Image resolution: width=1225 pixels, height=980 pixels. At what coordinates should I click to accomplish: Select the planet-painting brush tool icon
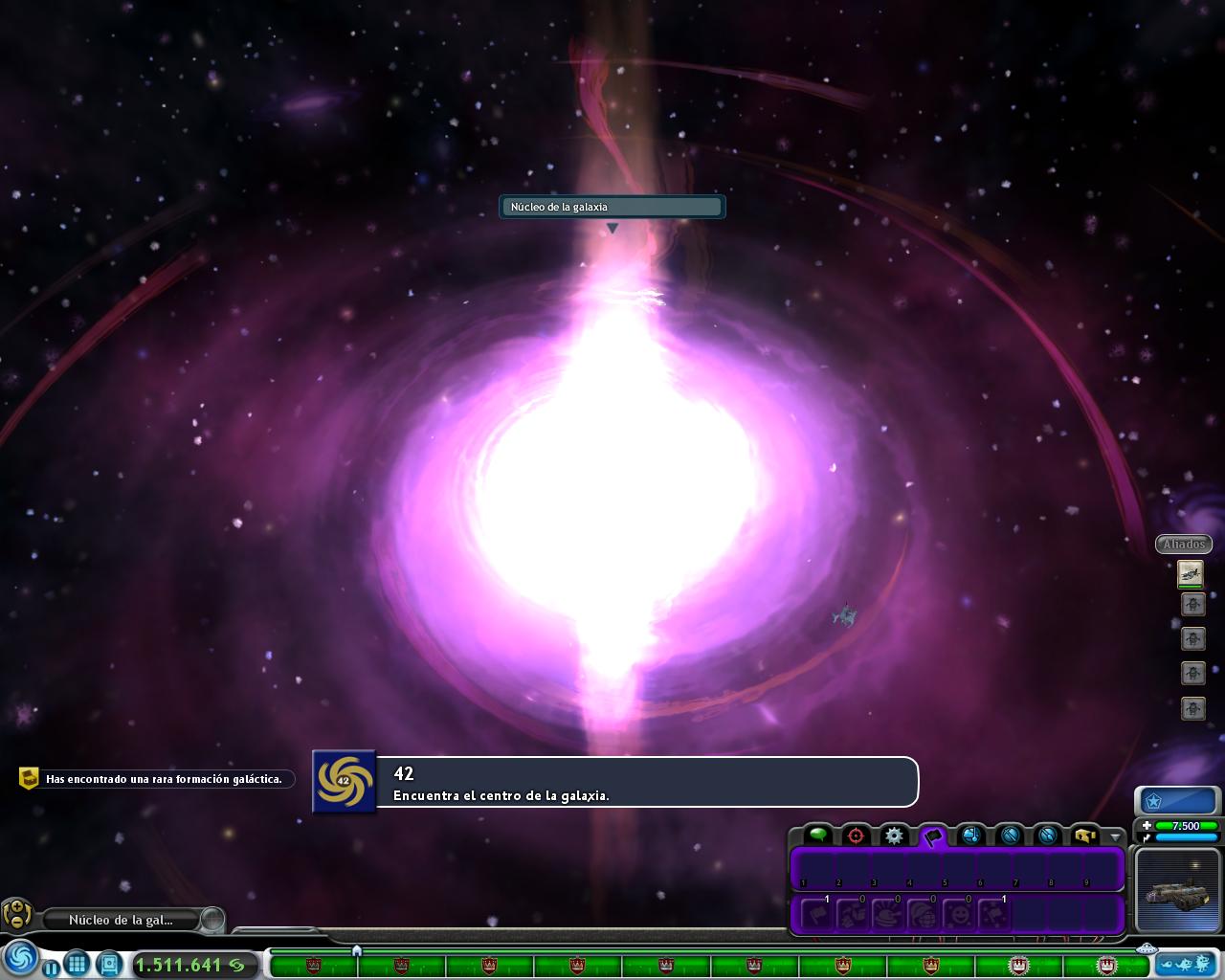(x=1046, y=835)
